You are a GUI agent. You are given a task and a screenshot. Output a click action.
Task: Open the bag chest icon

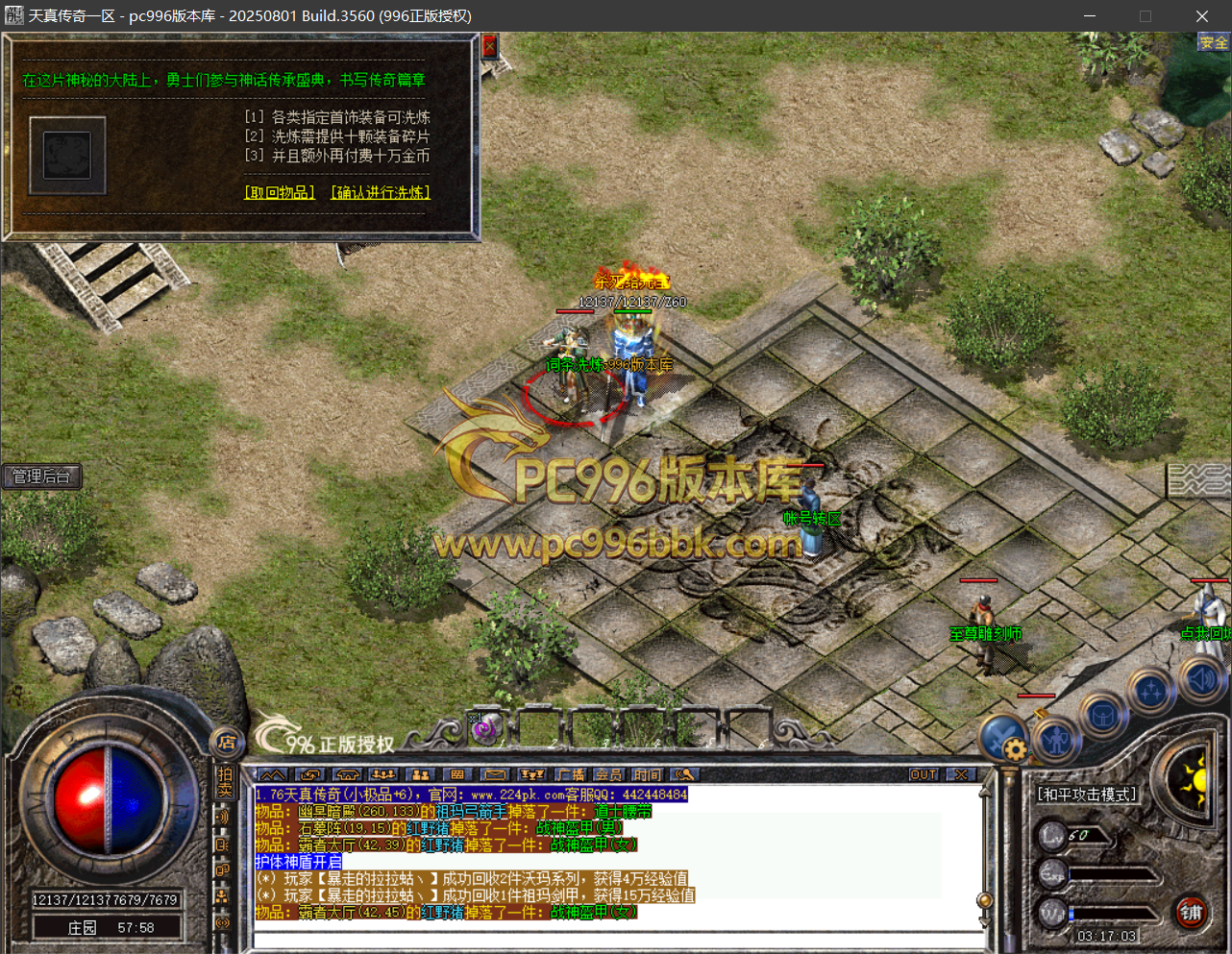1102,716
